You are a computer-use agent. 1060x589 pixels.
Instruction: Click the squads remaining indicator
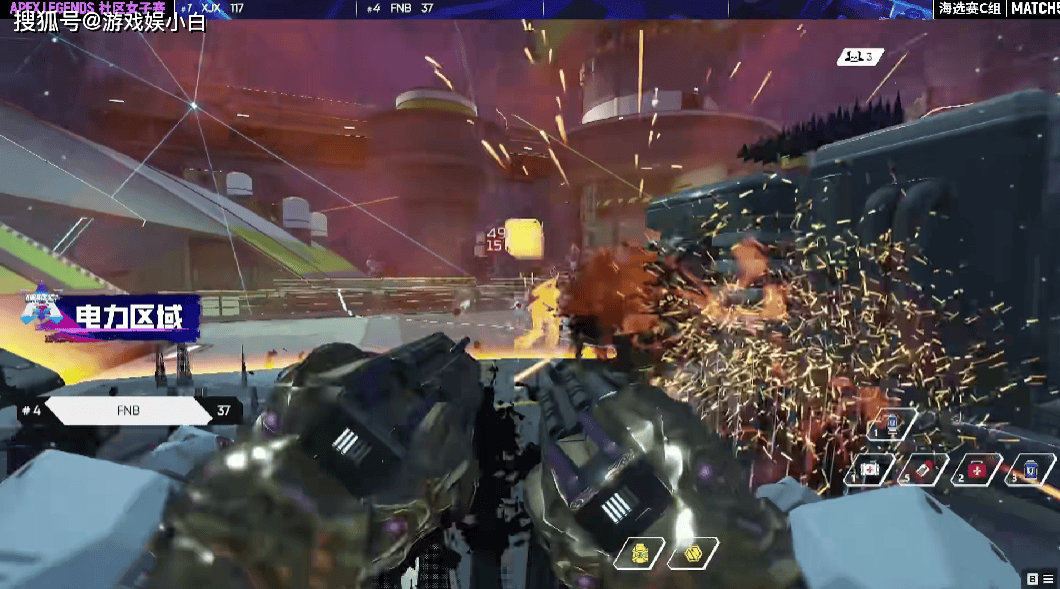(860, 57)
